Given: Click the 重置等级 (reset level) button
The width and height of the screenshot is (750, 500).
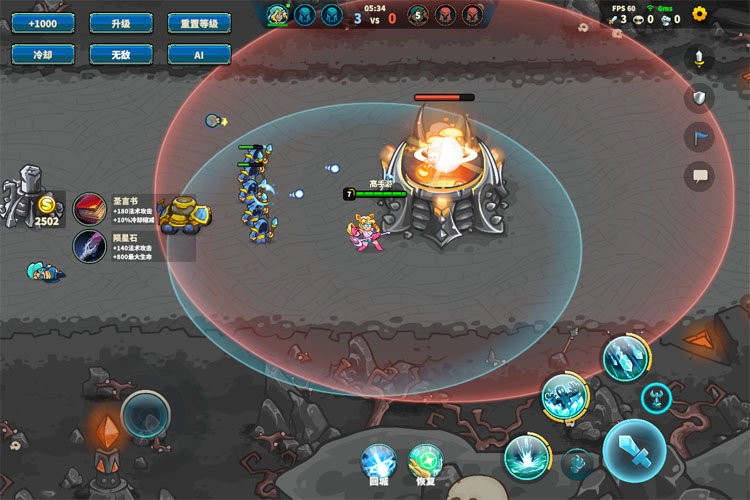Looking at the screenshot, I should [200, 23].
